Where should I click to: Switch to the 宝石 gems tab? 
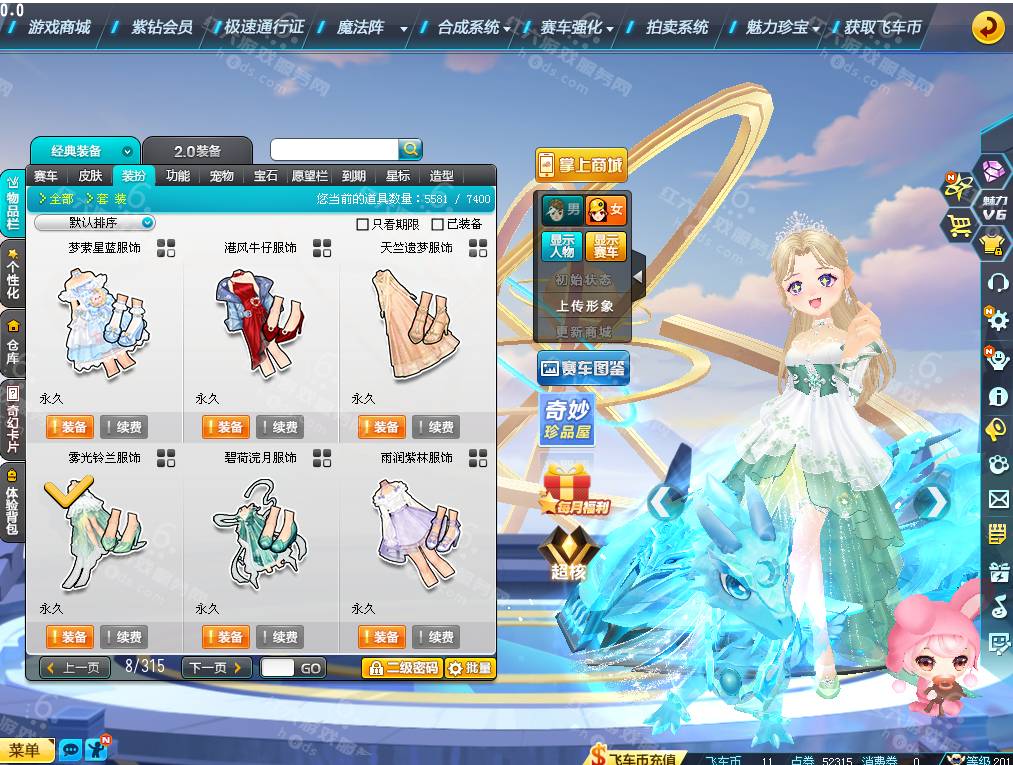[265, 176]
